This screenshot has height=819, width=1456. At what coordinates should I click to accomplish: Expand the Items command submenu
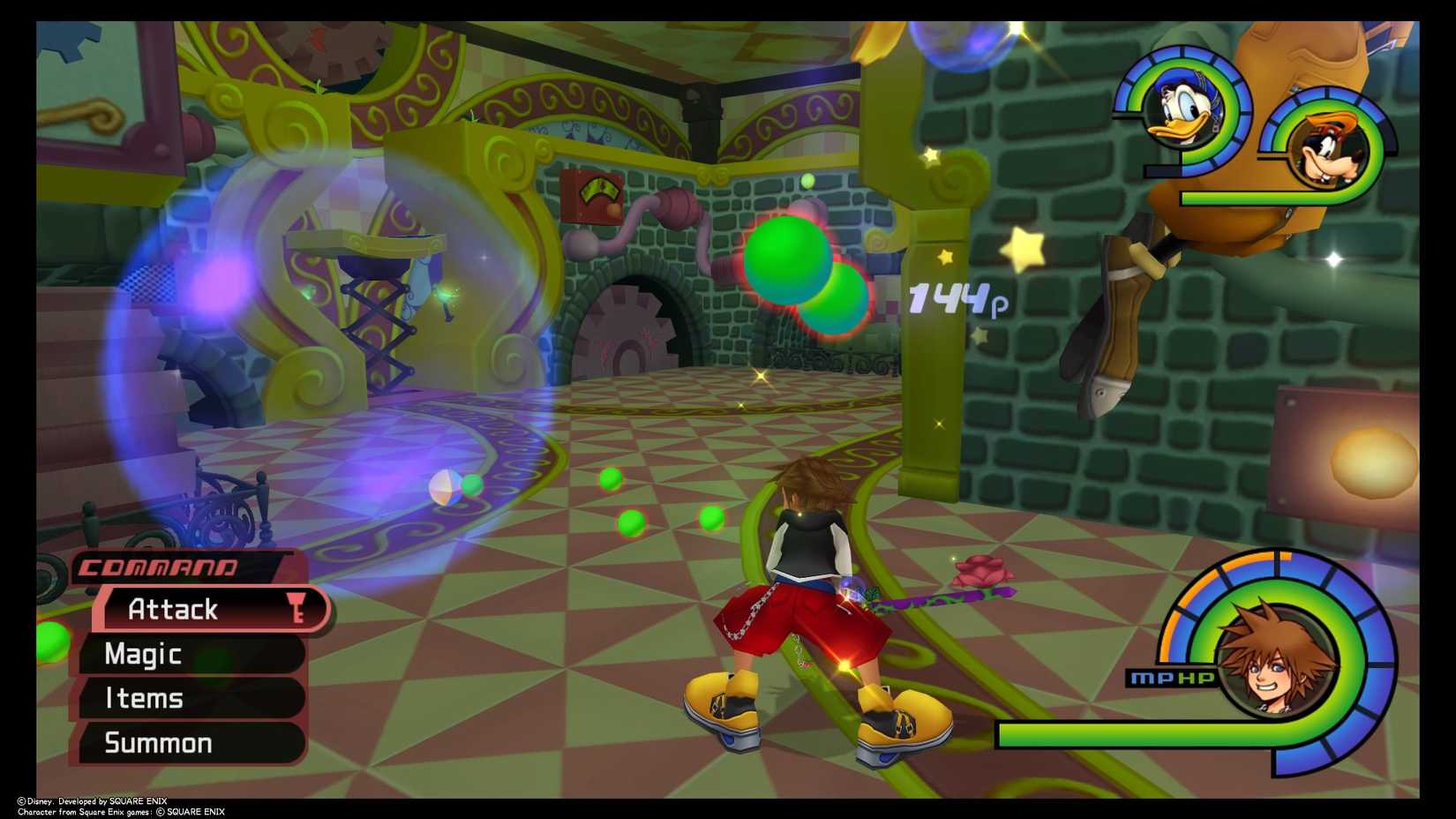[x=143, y=698]
